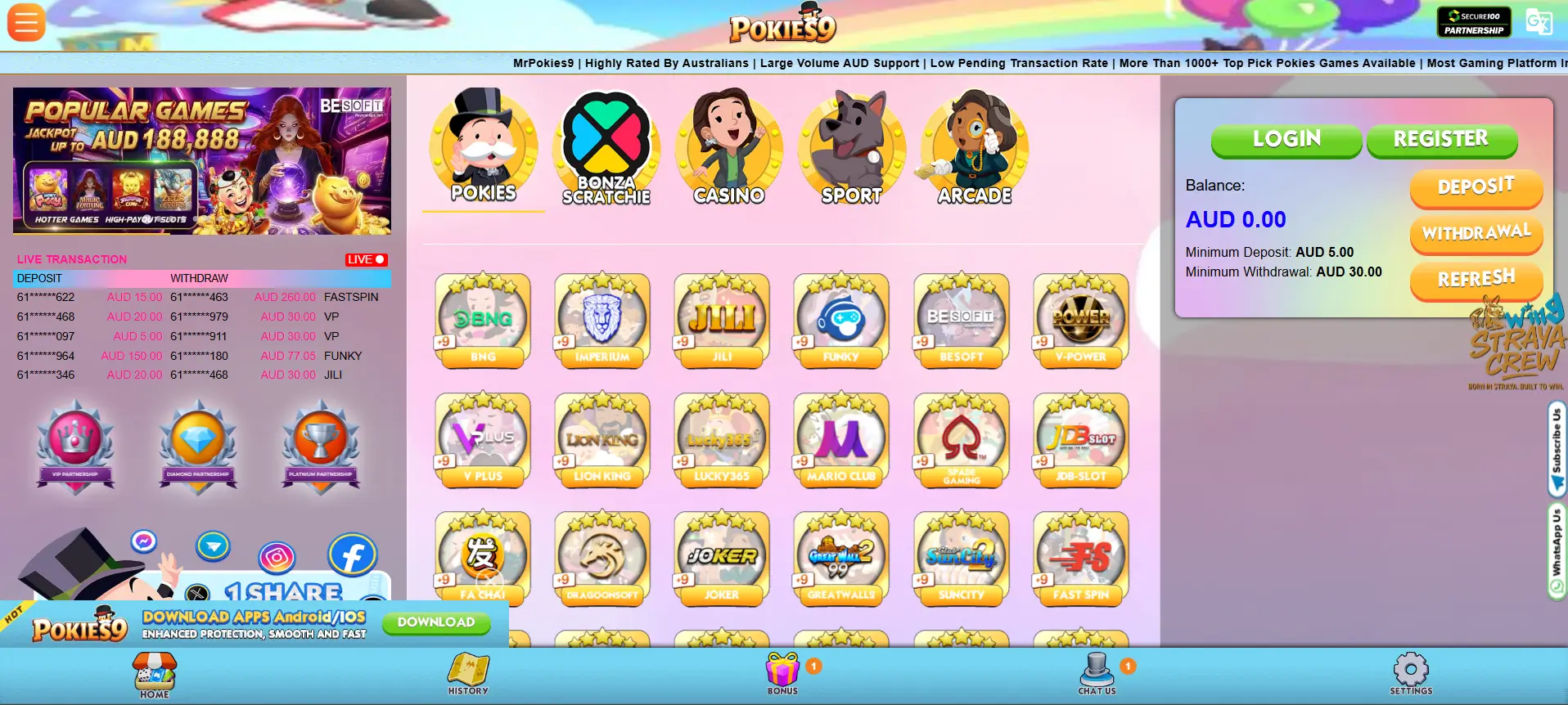Click the Funky provider icon

click(x=841, y=319)
